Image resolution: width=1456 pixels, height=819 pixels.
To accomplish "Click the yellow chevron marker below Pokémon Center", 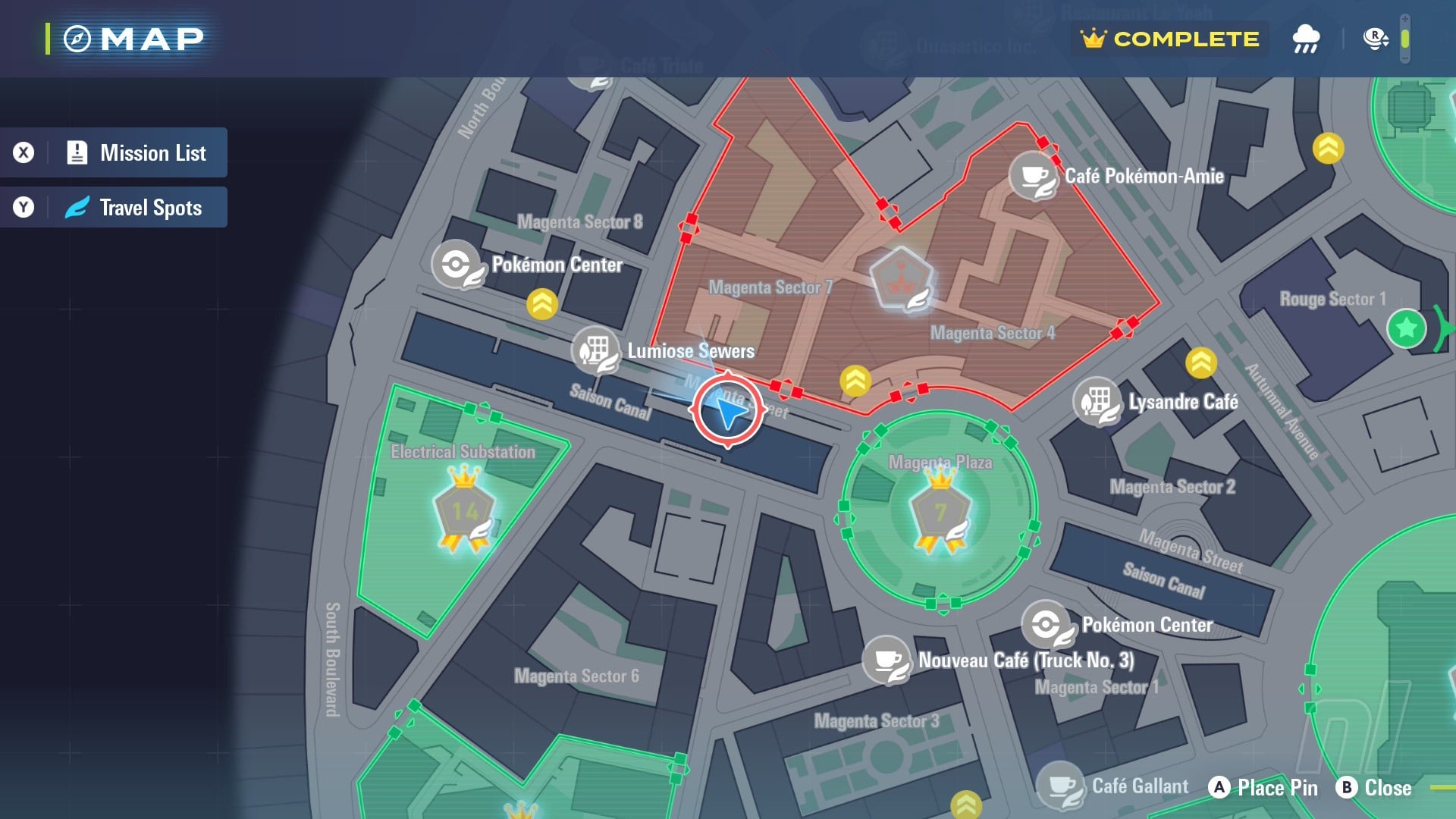I will (x=542, y=304).
